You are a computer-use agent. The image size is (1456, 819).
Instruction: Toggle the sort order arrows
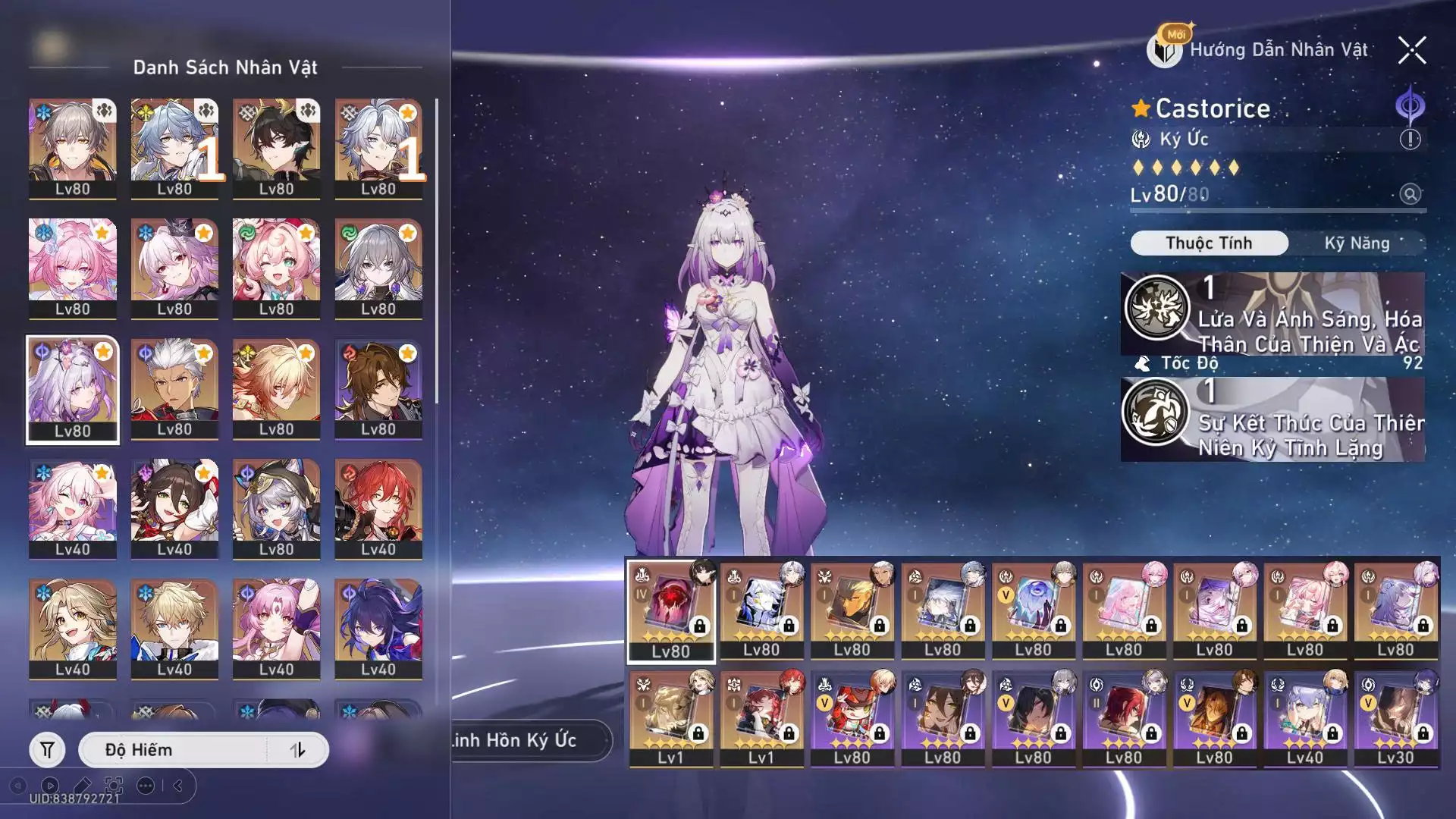click(x=298, y=750)
